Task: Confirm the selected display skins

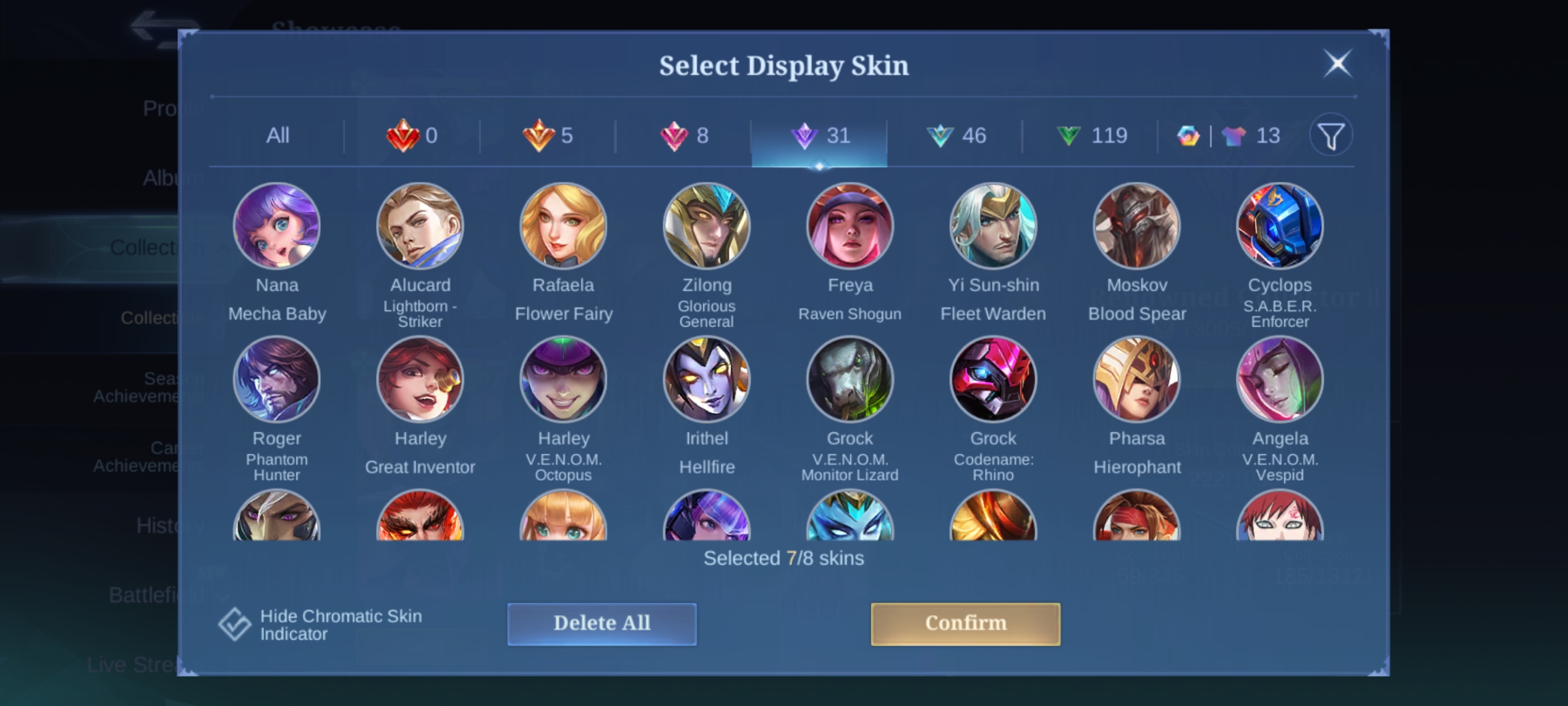Action: tap(965, 624)
